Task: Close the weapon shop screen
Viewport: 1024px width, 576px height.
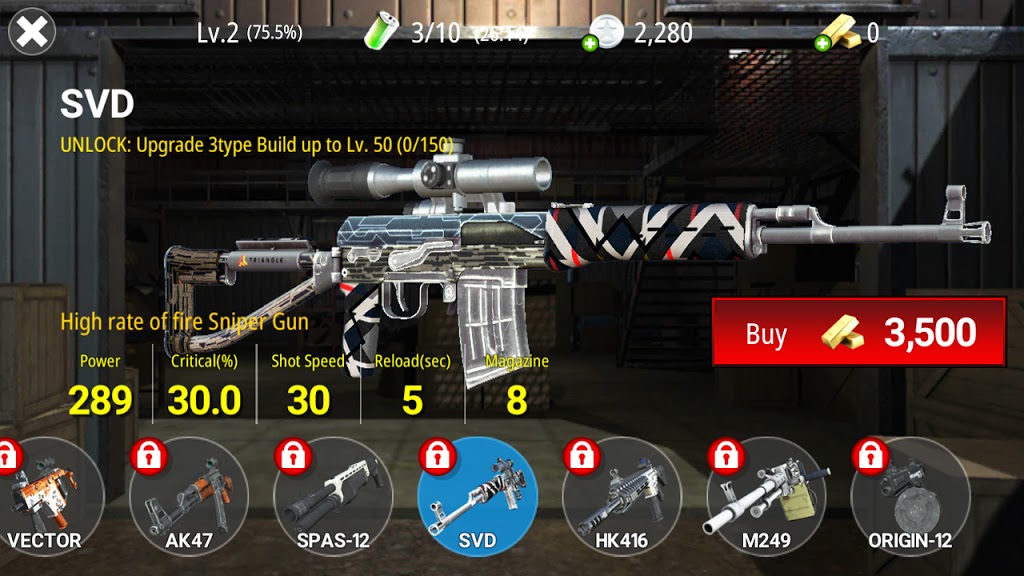Action: coord(32,32)
